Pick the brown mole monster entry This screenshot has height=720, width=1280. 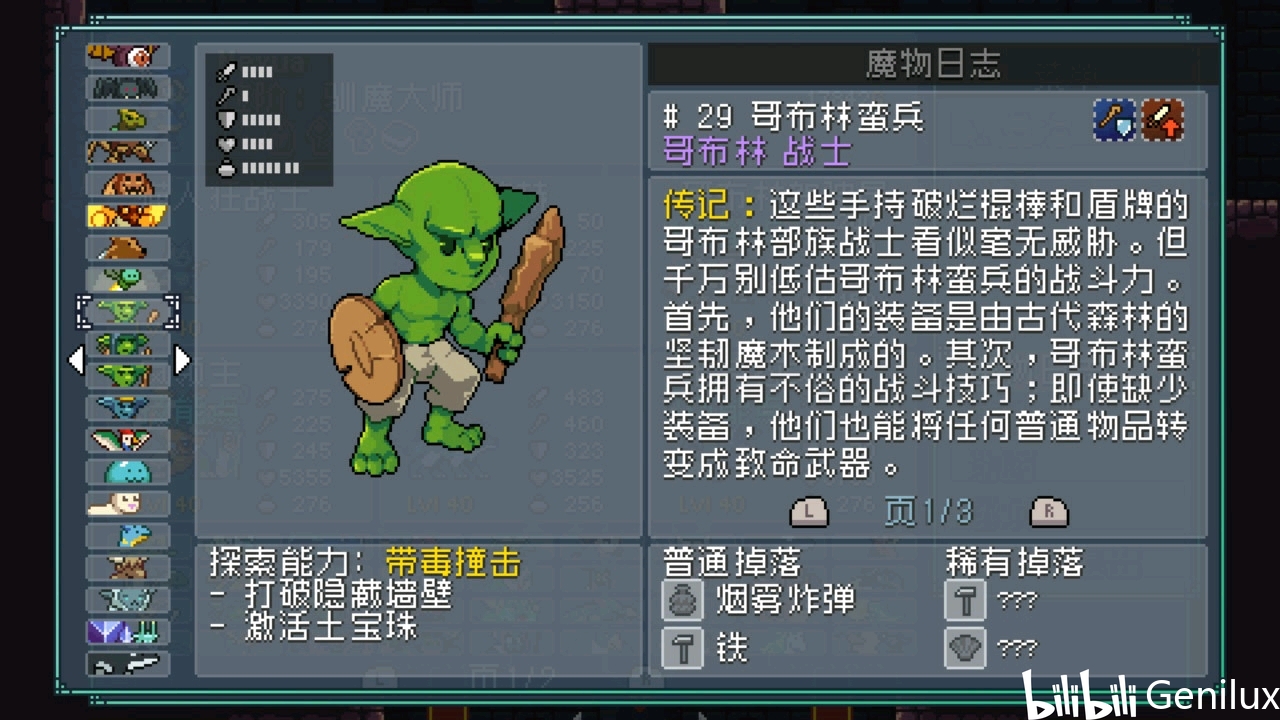(128, 248)
